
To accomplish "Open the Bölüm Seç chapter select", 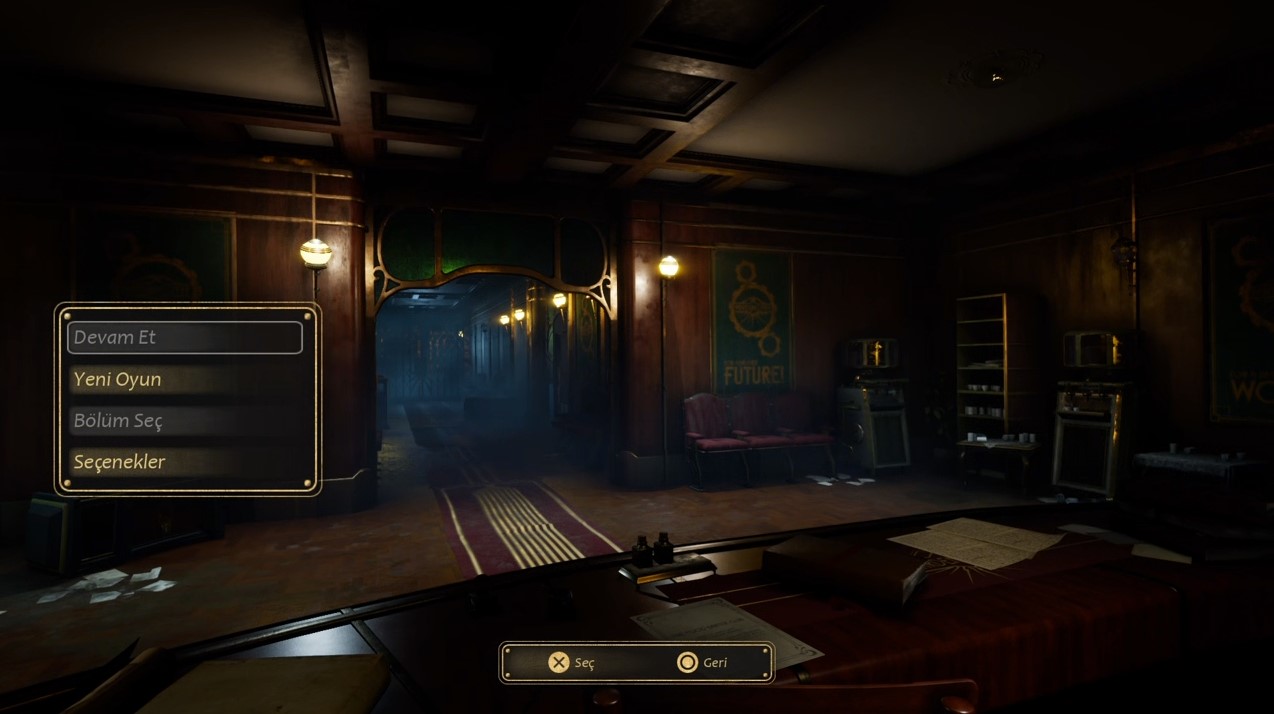I will (184, 421).
